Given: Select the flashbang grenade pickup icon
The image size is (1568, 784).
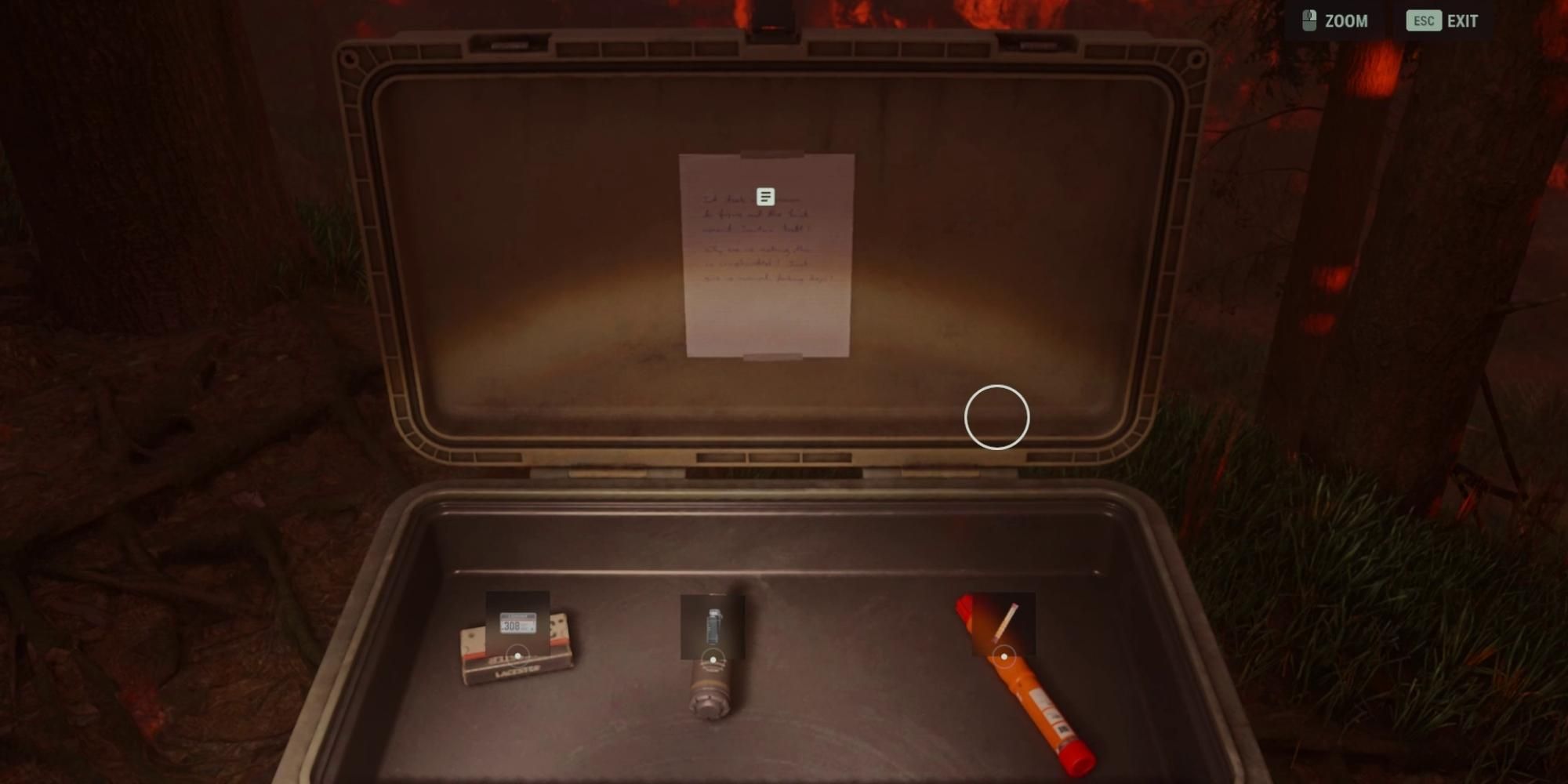Looking at the screenshot, I should [x=713, y=627].
